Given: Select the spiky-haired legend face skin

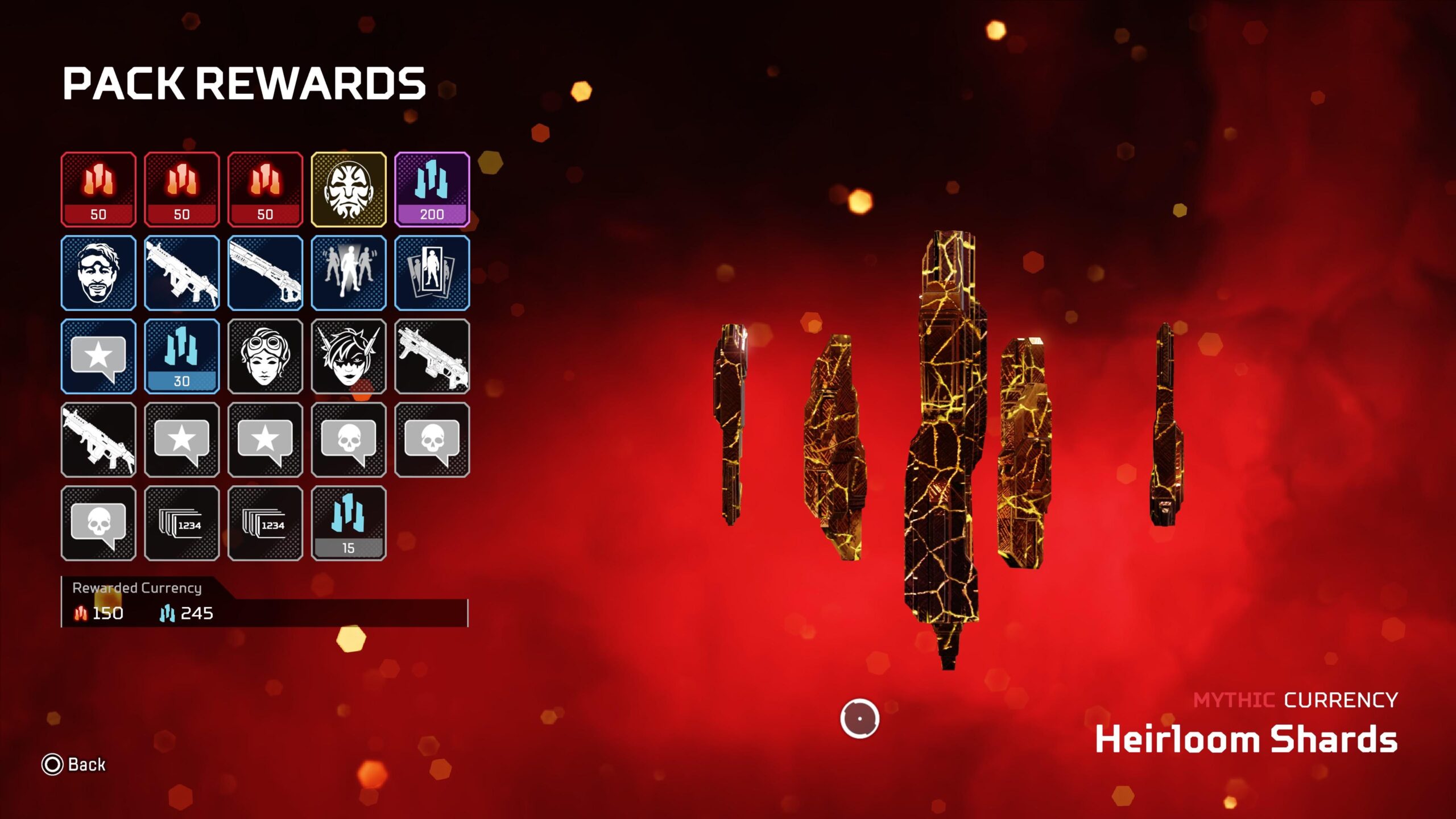Looking at the screenshot, I should (x=349, y=357).
